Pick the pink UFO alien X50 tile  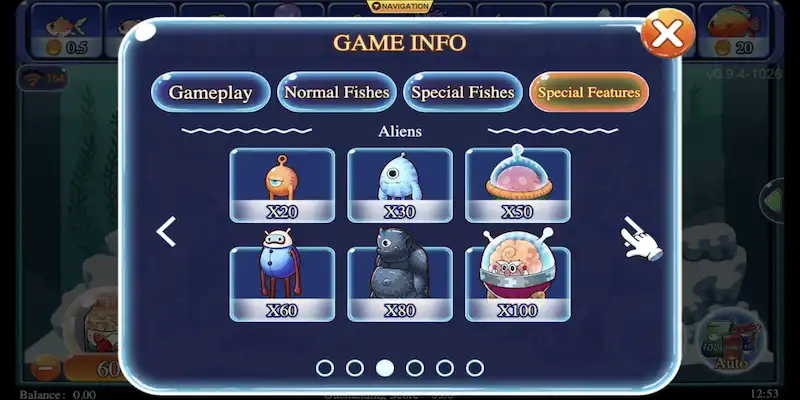(518, 184)
